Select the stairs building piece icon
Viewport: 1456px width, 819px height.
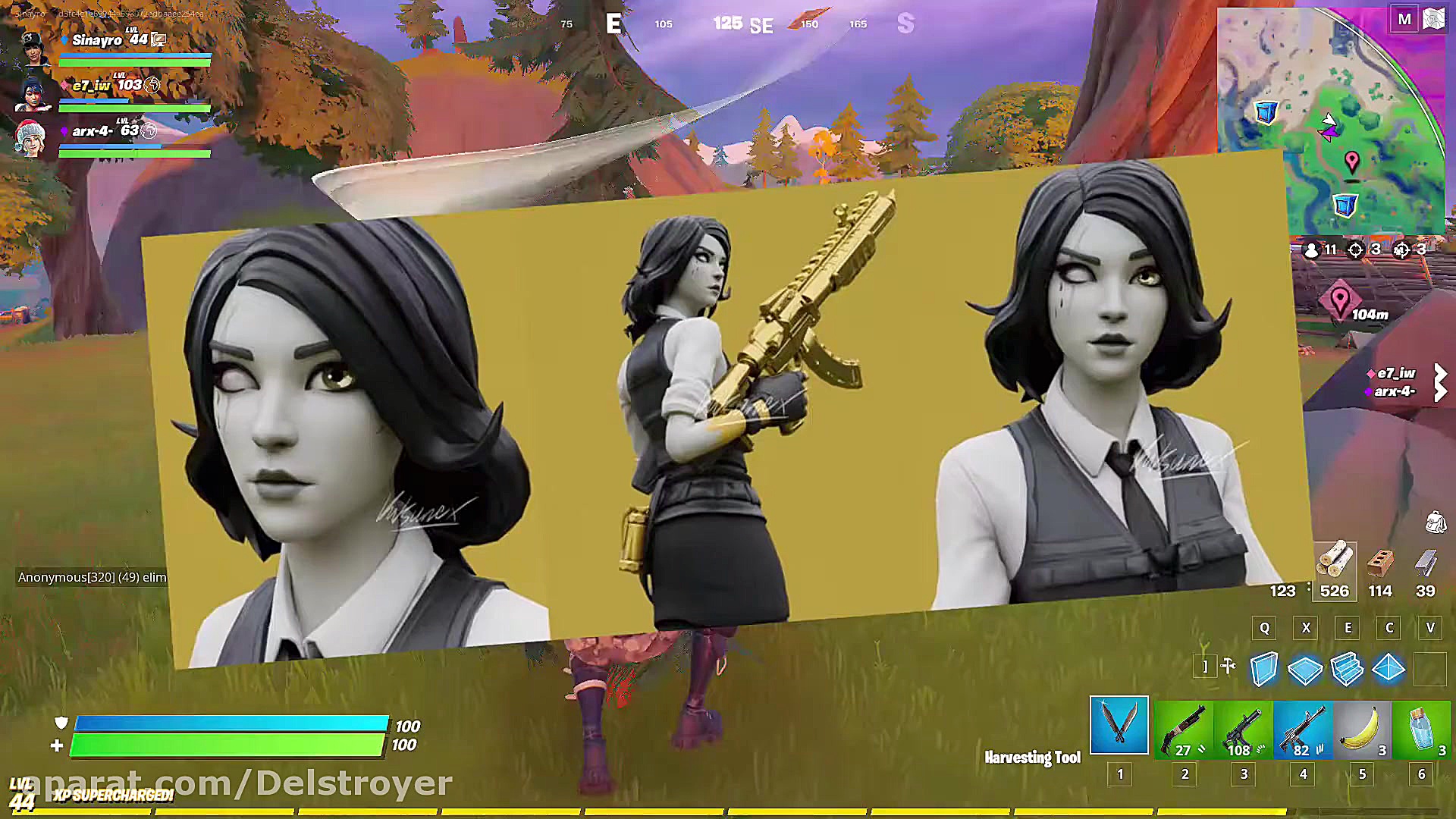point(1348,669)
